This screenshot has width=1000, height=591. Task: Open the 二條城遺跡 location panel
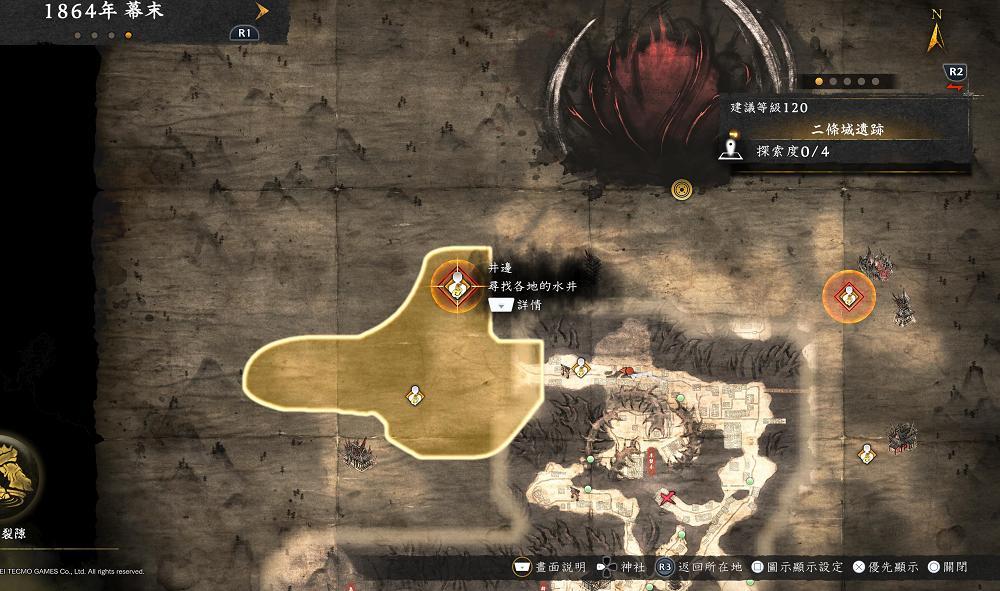[846, 130]
